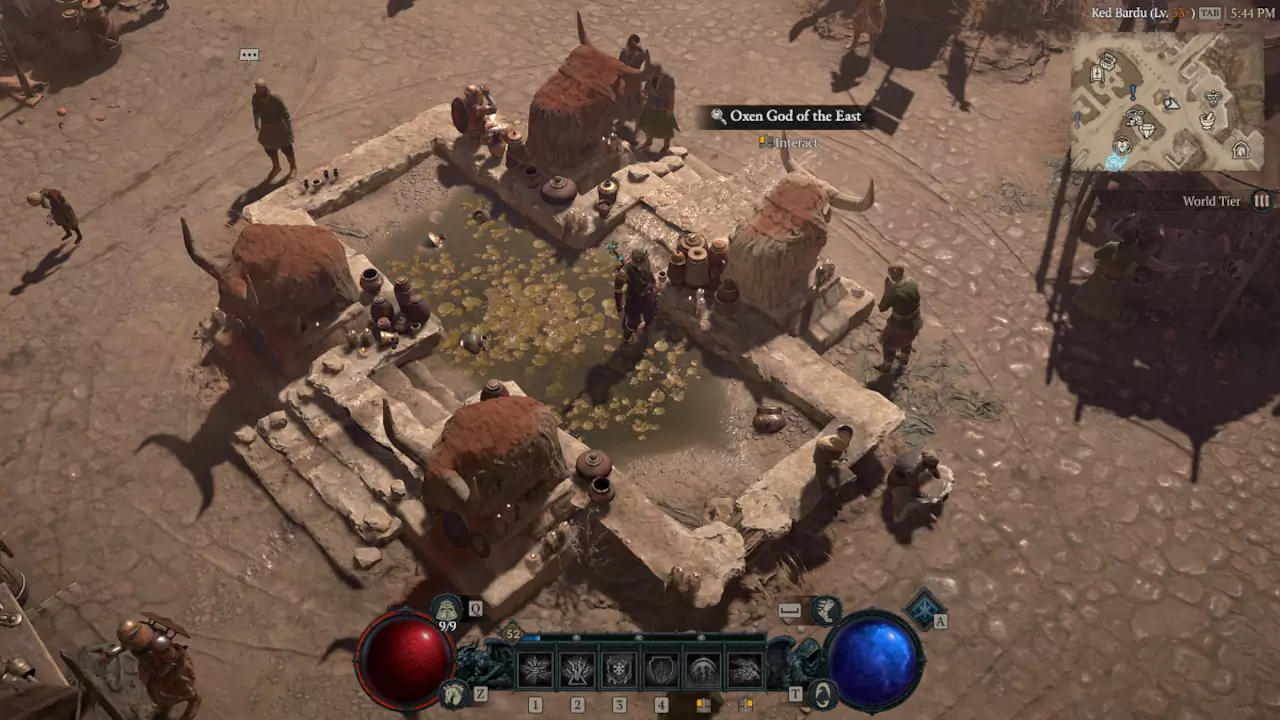1280x720 pixels.
Task: Activate the first skill slot starburst ability
Action: [x=535, y=669]
